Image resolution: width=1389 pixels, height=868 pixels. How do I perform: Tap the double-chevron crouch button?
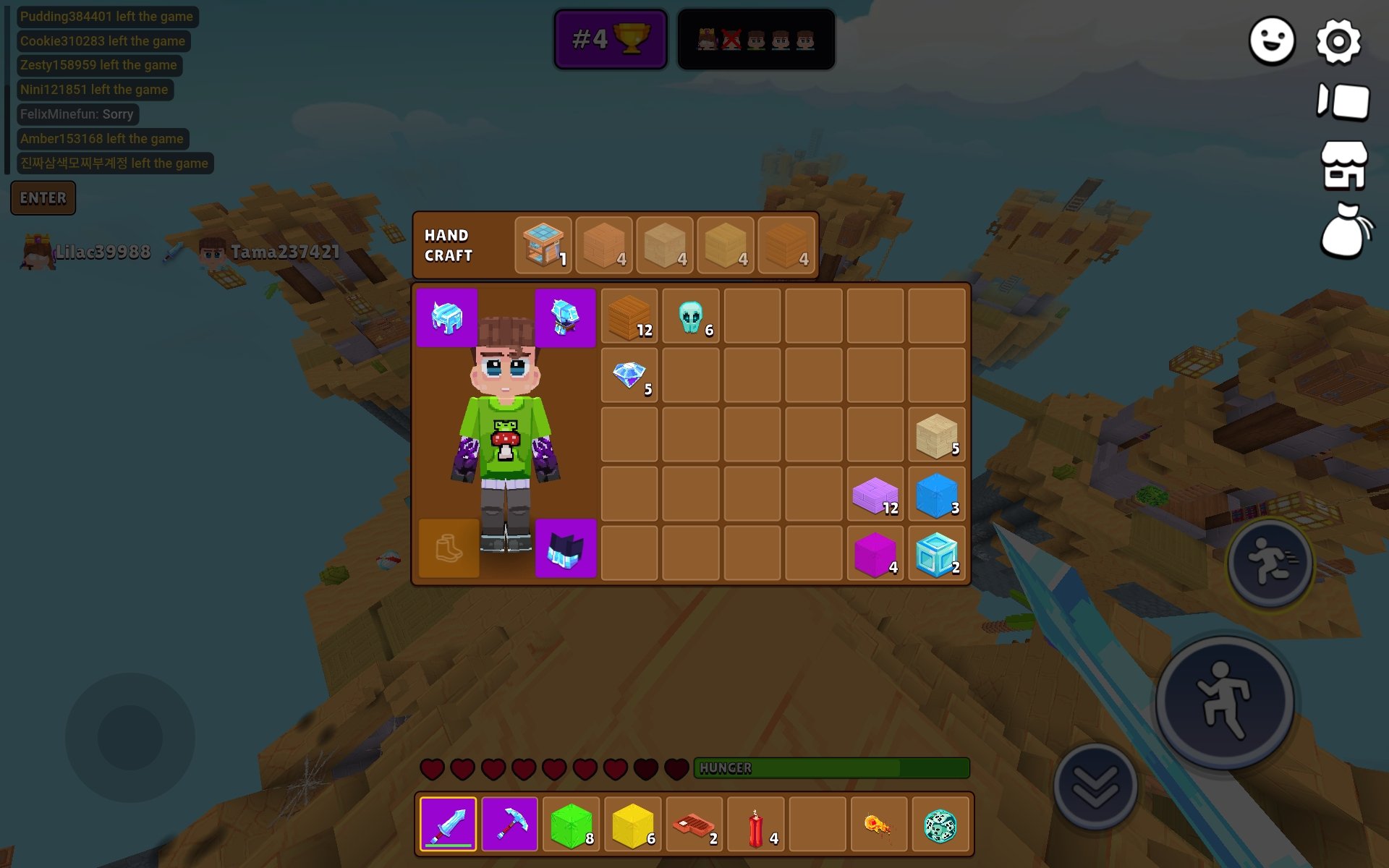click(x=1095, y=786)
